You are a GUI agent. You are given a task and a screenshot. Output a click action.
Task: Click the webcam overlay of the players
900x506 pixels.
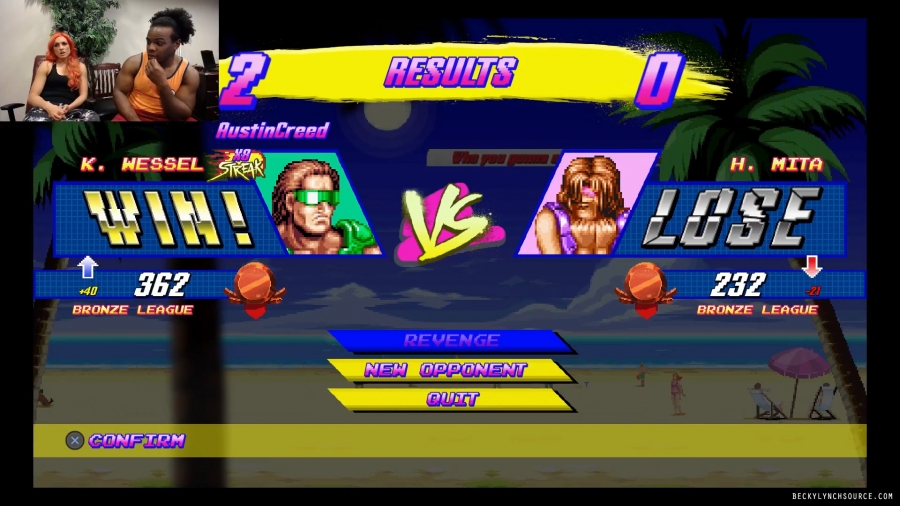pyautogui.click(x=109, y=61)
